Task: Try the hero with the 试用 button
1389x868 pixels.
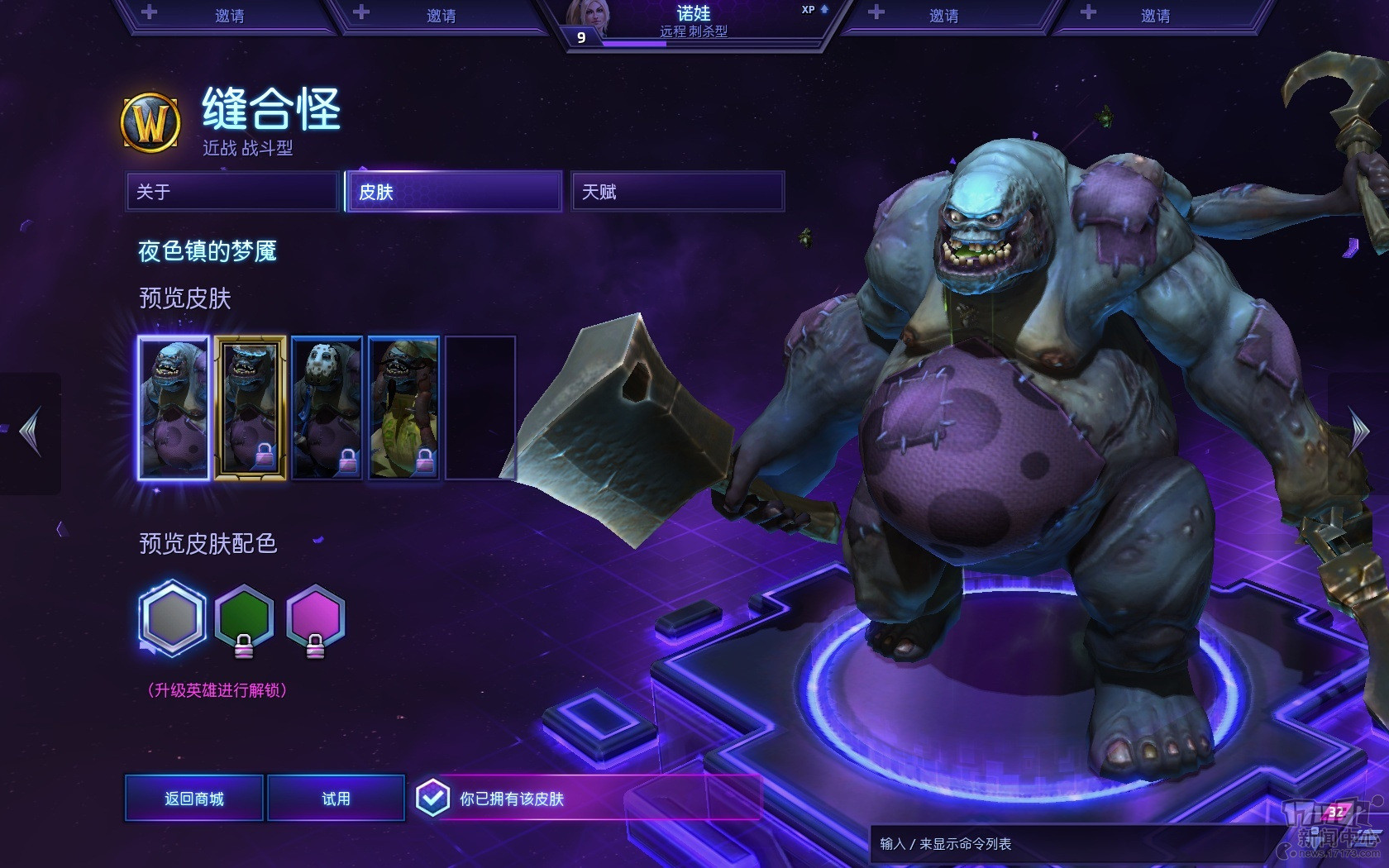Action: 336,799
